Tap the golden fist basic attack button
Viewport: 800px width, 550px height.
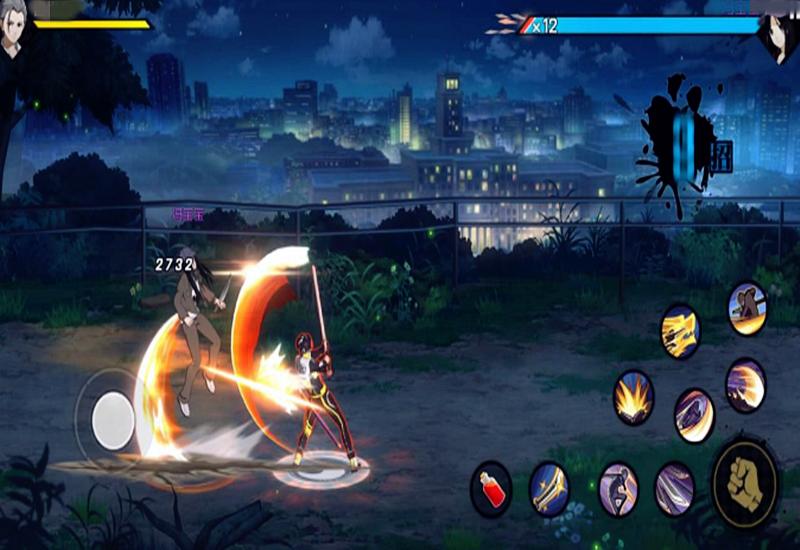tap(745, 484)
